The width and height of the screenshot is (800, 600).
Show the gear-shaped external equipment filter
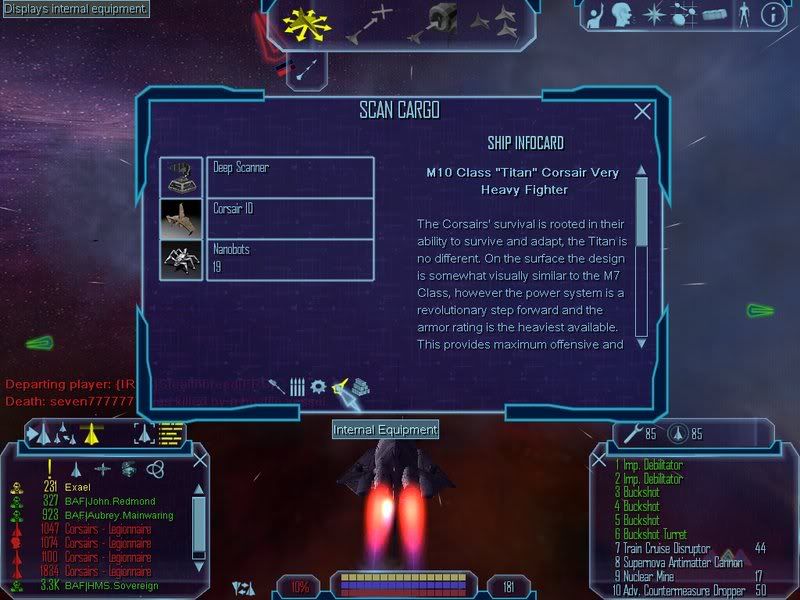click(318, 386)
